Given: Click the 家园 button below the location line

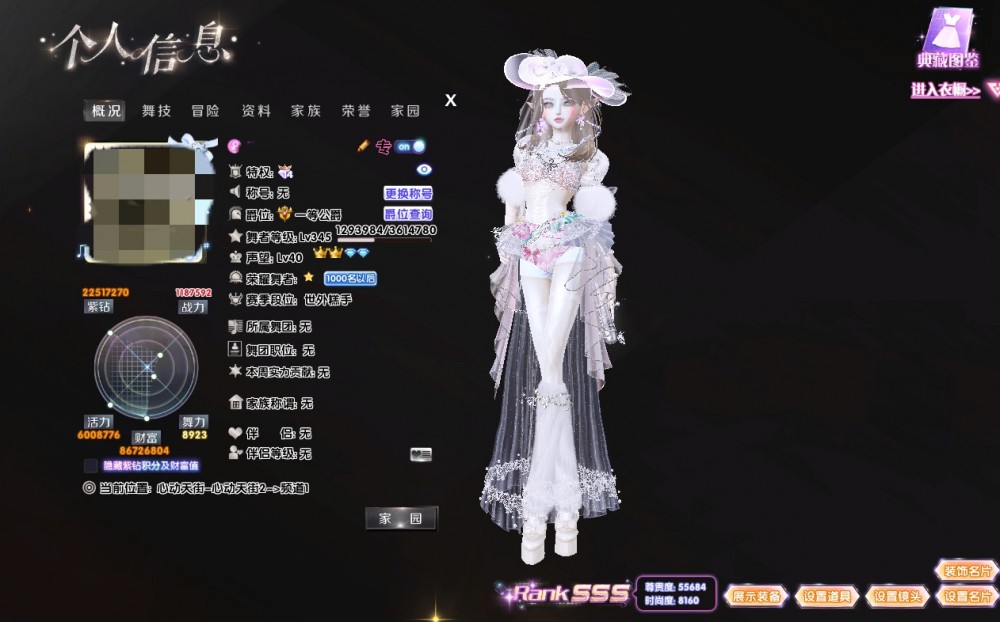Looking at the screenshot, I should (x=401, y=518).
